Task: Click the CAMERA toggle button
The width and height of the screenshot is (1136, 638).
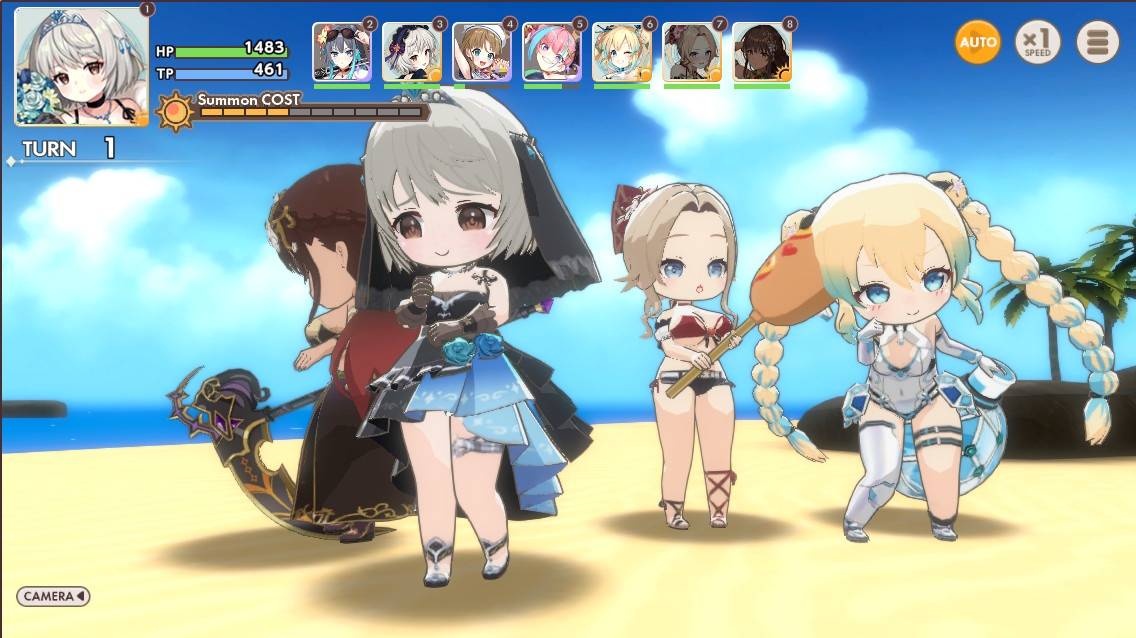Action: point(53,596)
